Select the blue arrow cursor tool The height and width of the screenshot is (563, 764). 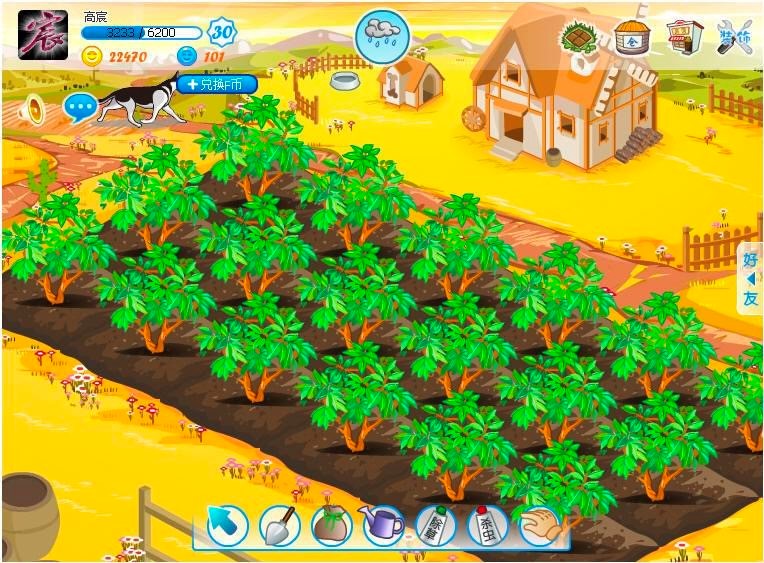[x=228, y=524]
